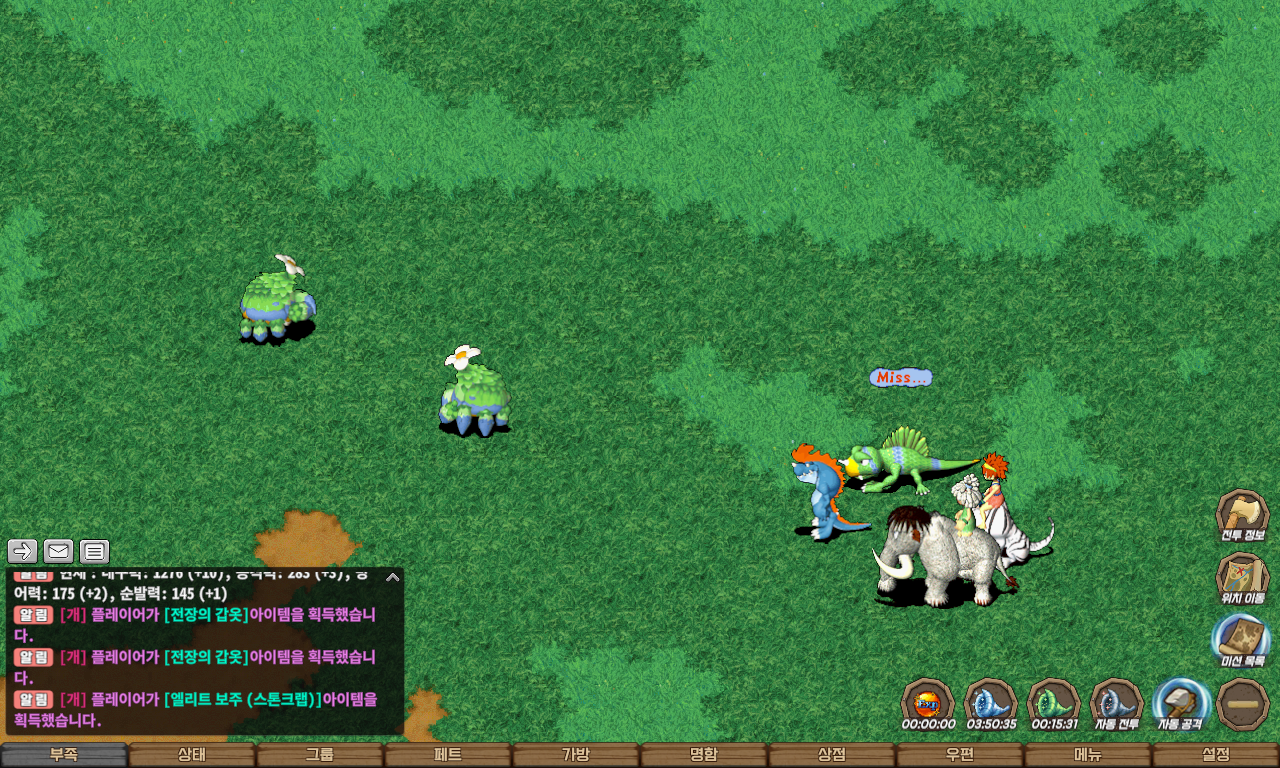Viewport: 1280px width, 768px height.
Task: Open the 전투 정보 battle info axe icon
Action: click(1242, 515)
